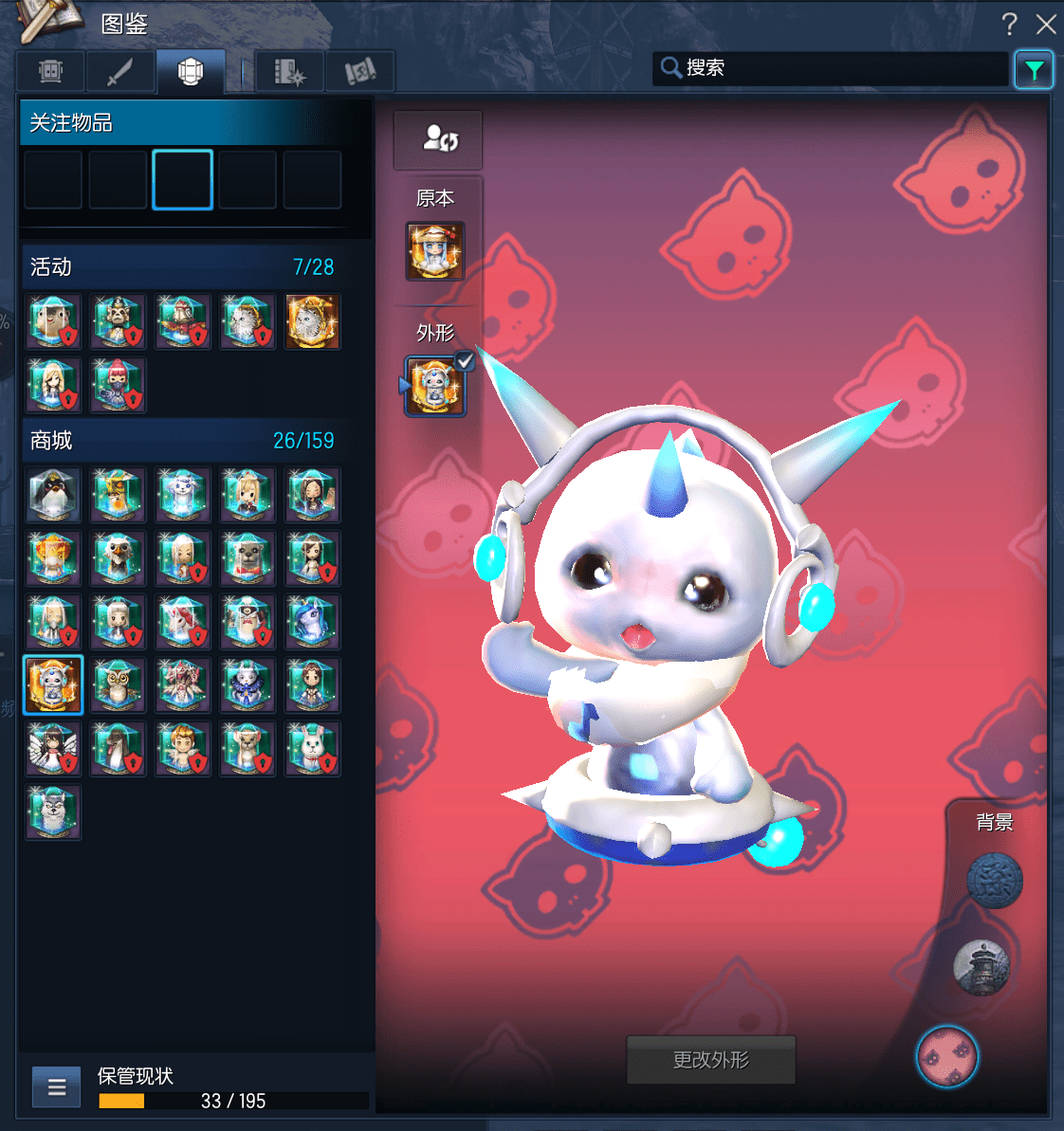Toggle the green funnel filter button
The width and height of the screenshot is (1064, 1131).
pyautogui.click(x=1034, y=69)
